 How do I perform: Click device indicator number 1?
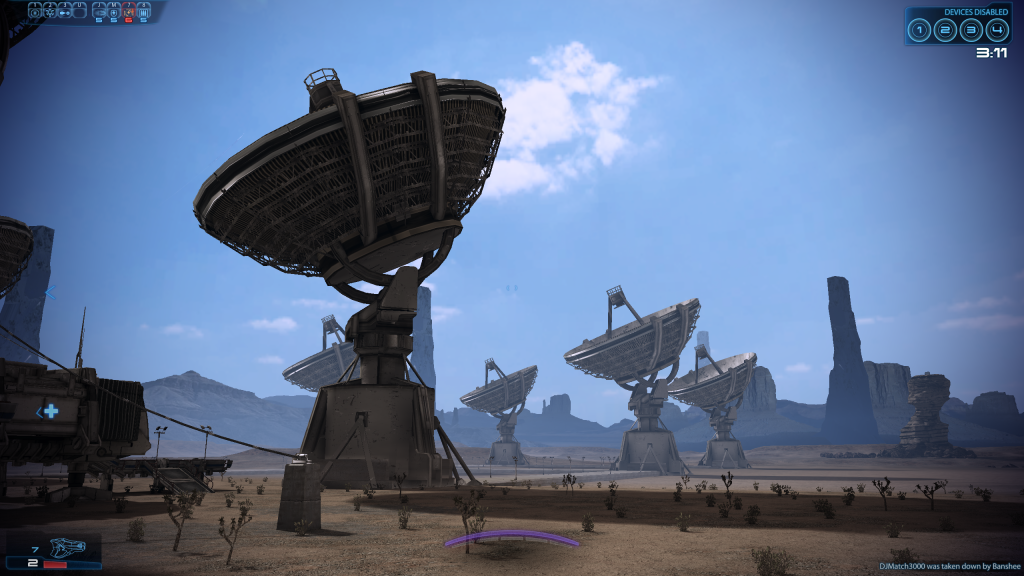[x=919, y=30]
